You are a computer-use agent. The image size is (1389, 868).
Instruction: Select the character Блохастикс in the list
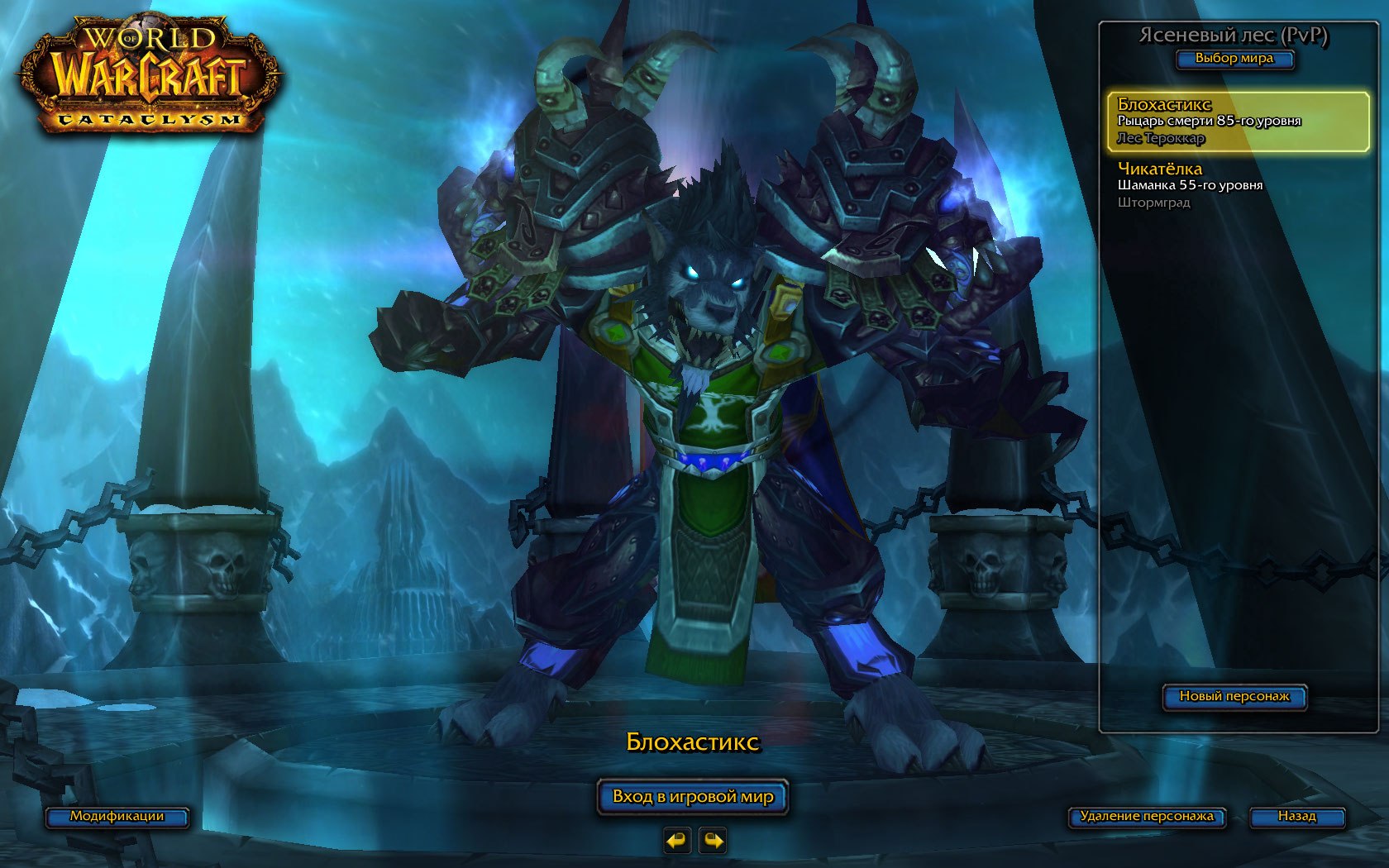tap(1238, 122)
